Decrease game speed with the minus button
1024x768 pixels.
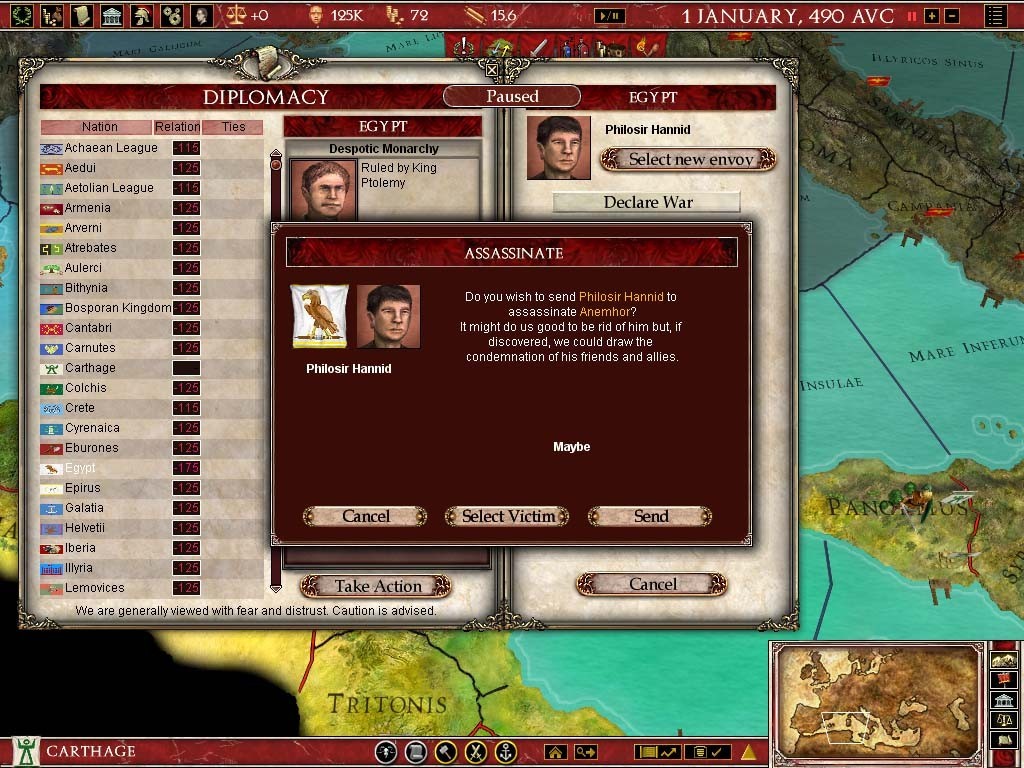point(951,16)
